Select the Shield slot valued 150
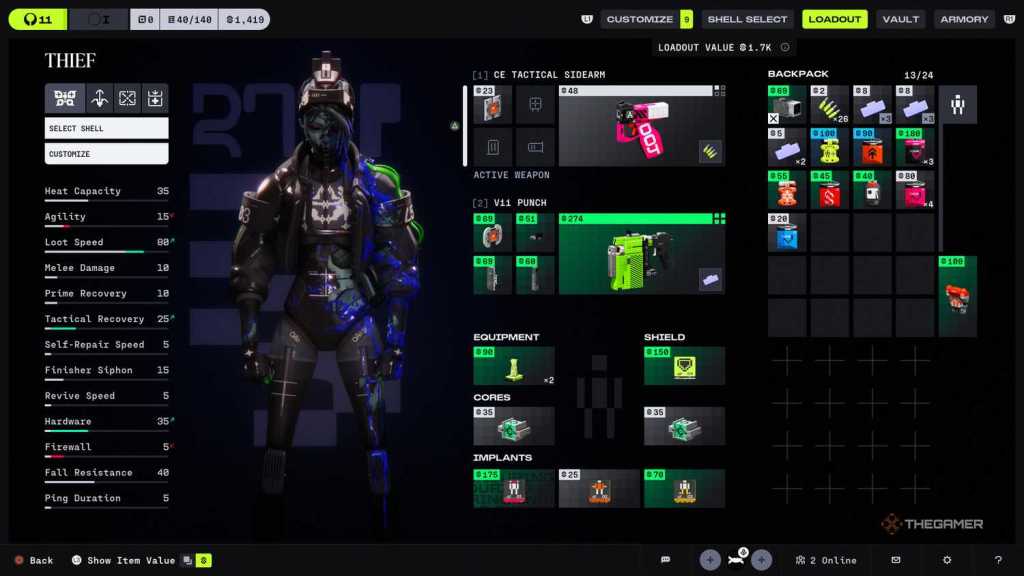Viewport: 1024px width, 576px height. (x=684, y=366)
